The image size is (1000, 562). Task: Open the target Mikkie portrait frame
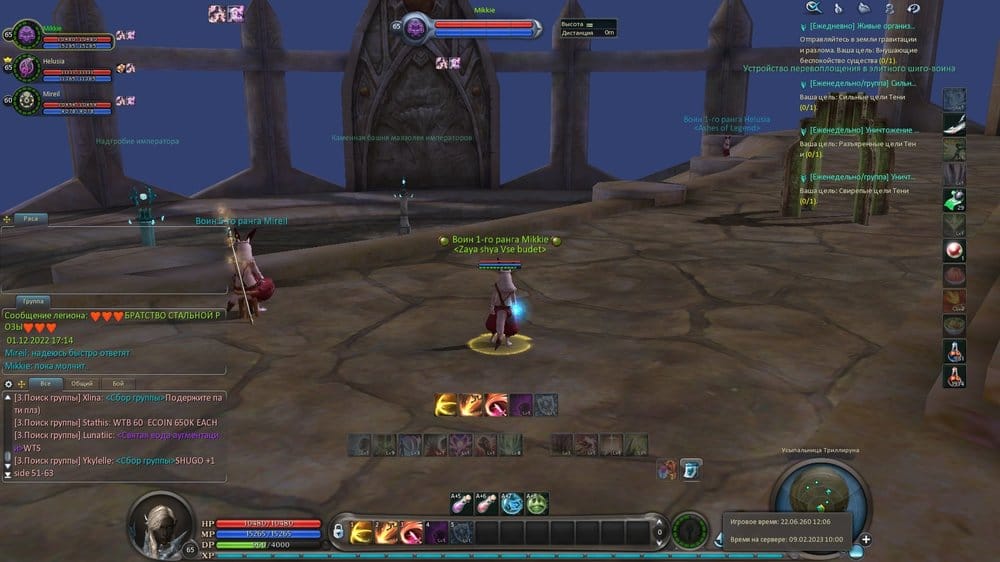pyautogui.click(x=417, y=28)
